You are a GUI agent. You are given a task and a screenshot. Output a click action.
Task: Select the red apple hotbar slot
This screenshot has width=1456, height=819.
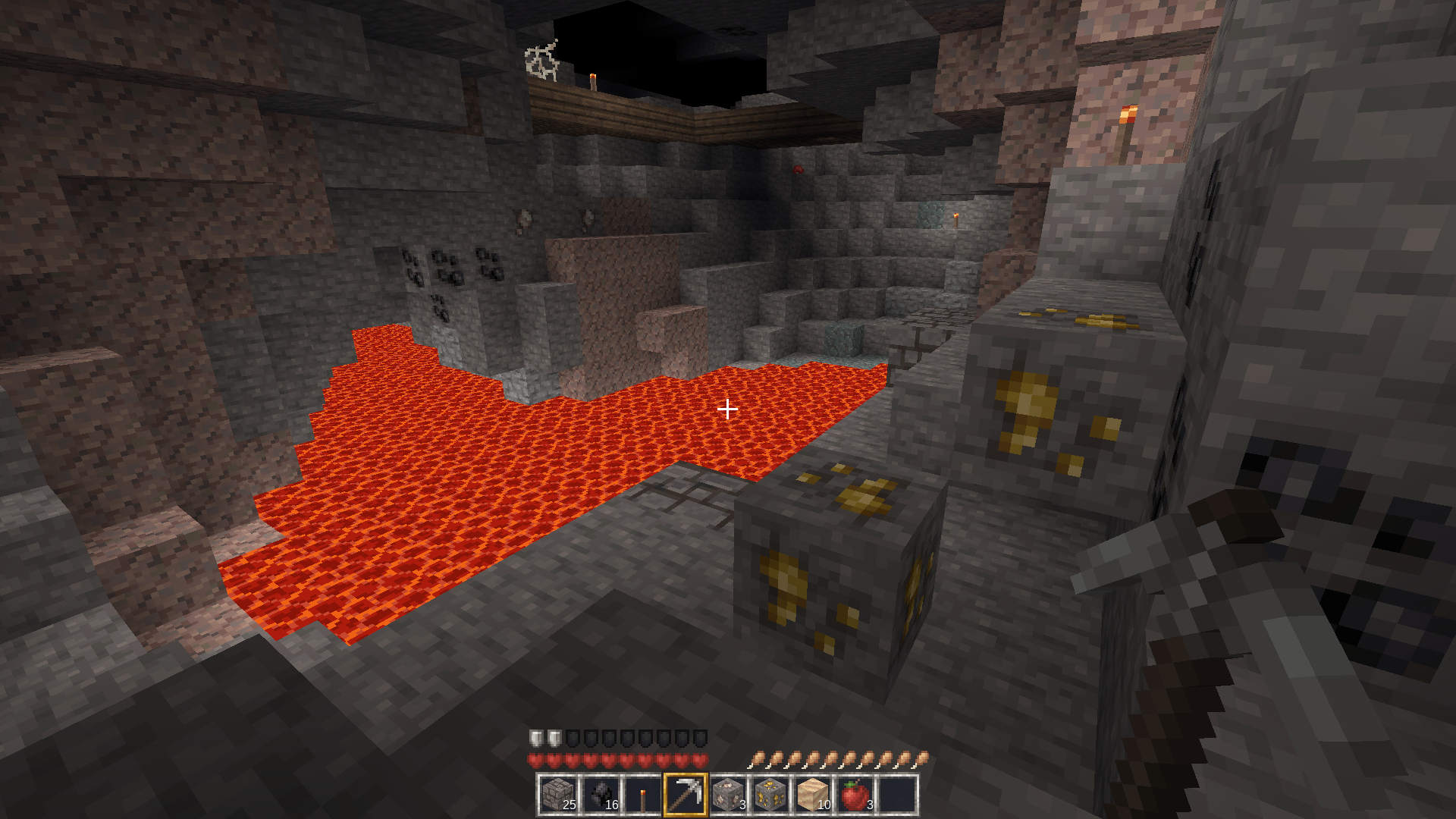[x=855, y=795]
